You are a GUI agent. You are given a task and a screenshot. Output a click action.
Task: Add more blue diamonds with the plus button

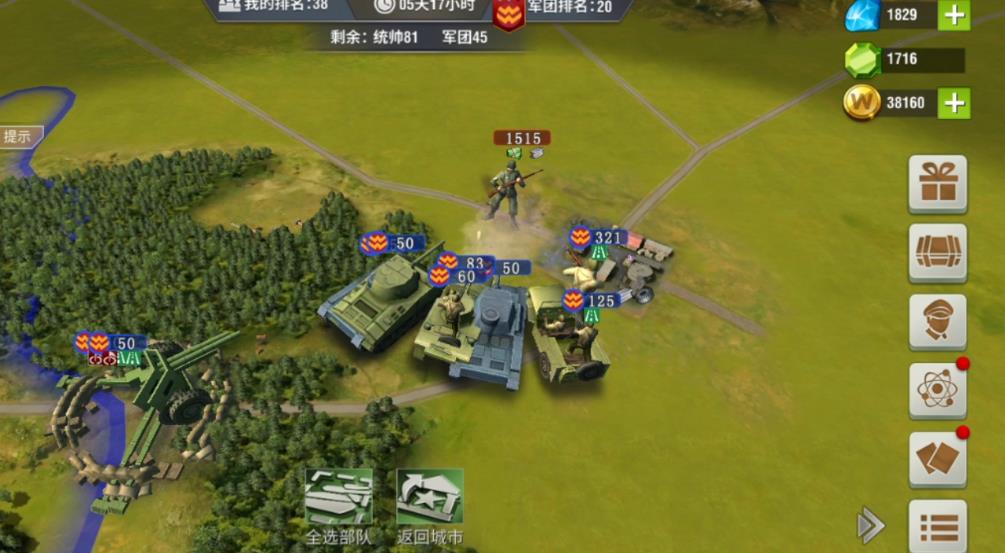coord(954,15)
